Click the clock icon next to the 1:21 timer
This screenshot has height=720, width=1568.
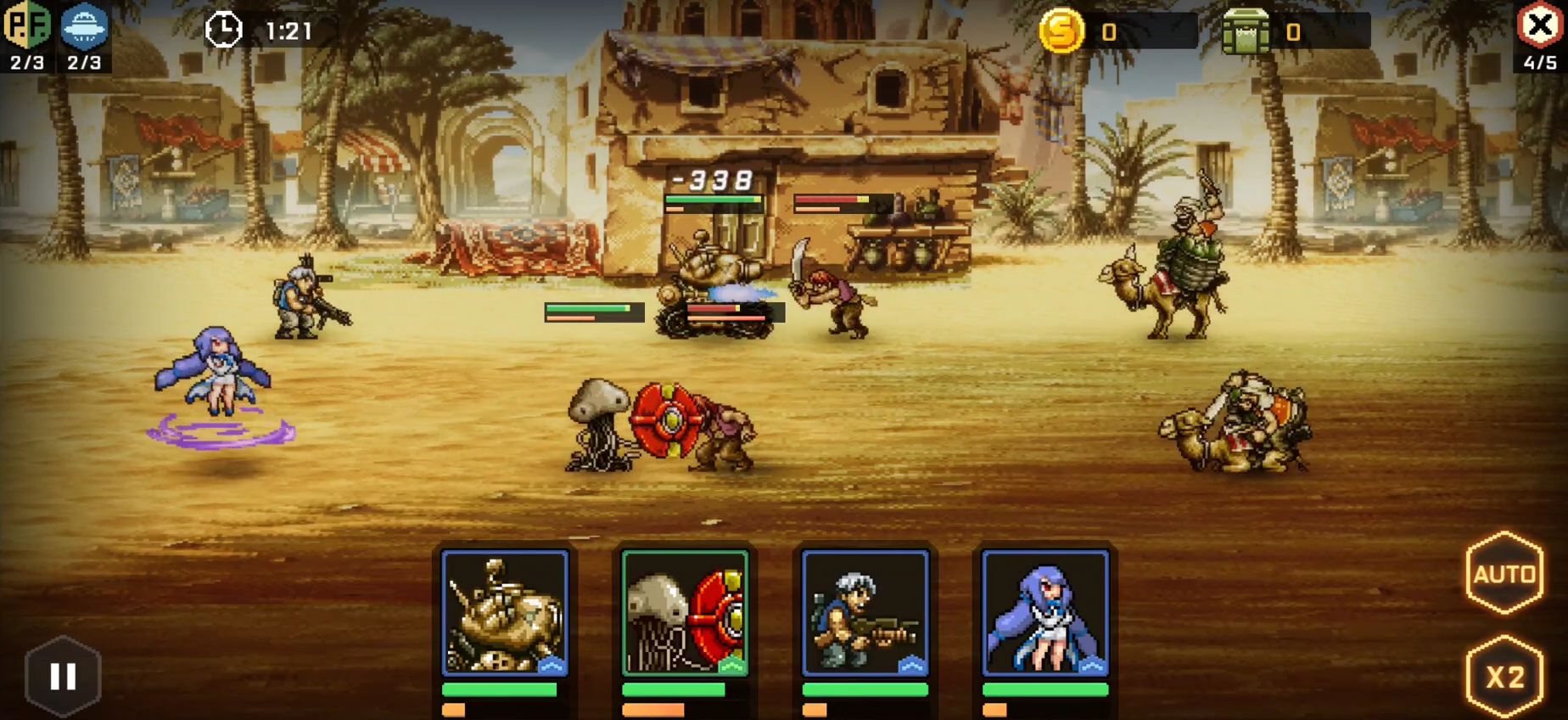click(x=223, y=28)
